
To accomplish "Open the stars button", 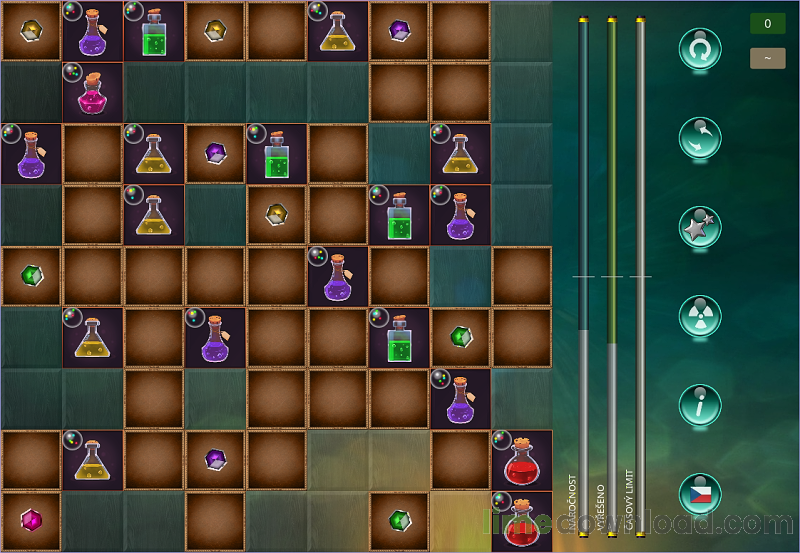I will tap(700, 227).
